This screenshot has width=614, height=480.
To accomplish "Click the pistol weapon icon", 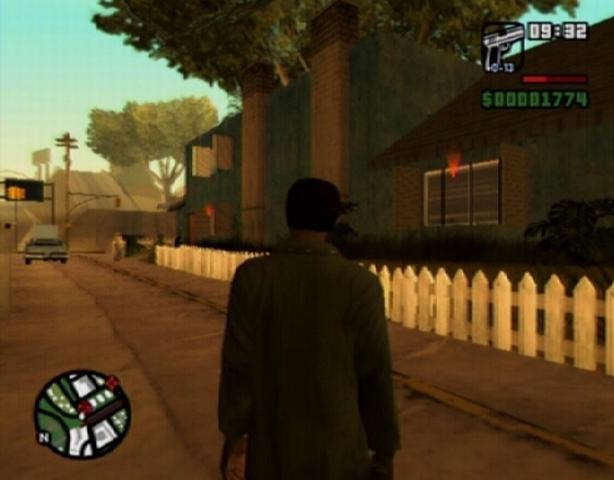I will click(x=502, y=46).
